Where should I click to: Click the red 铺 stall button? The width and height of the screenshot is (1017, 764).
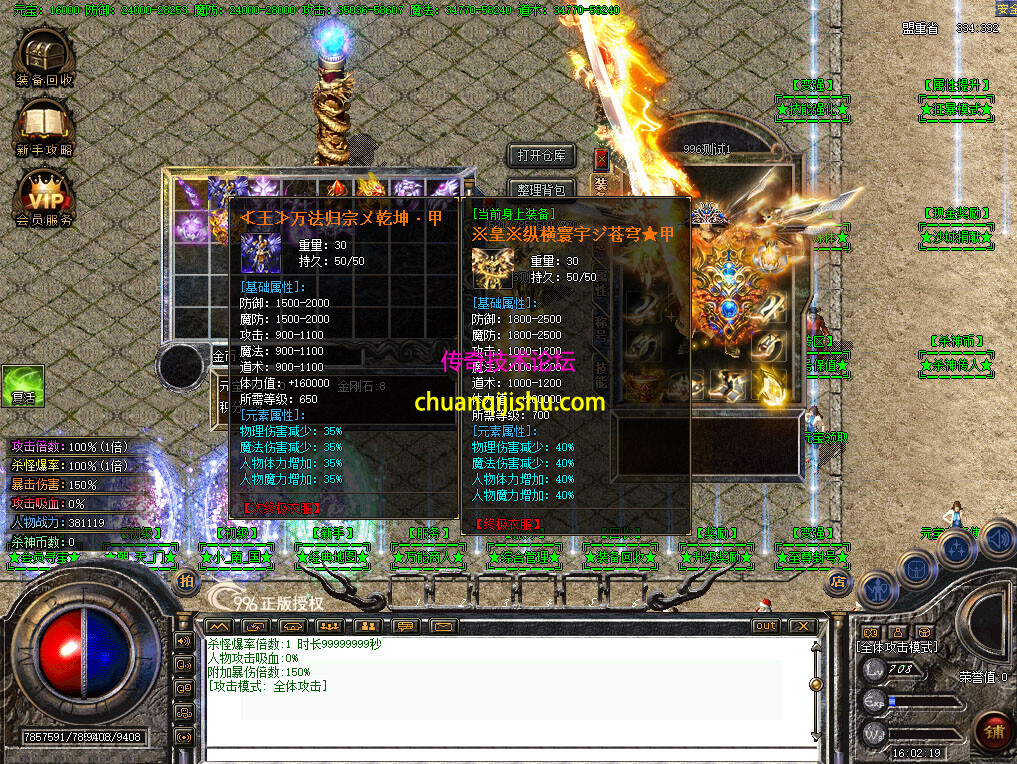point(993,731)
